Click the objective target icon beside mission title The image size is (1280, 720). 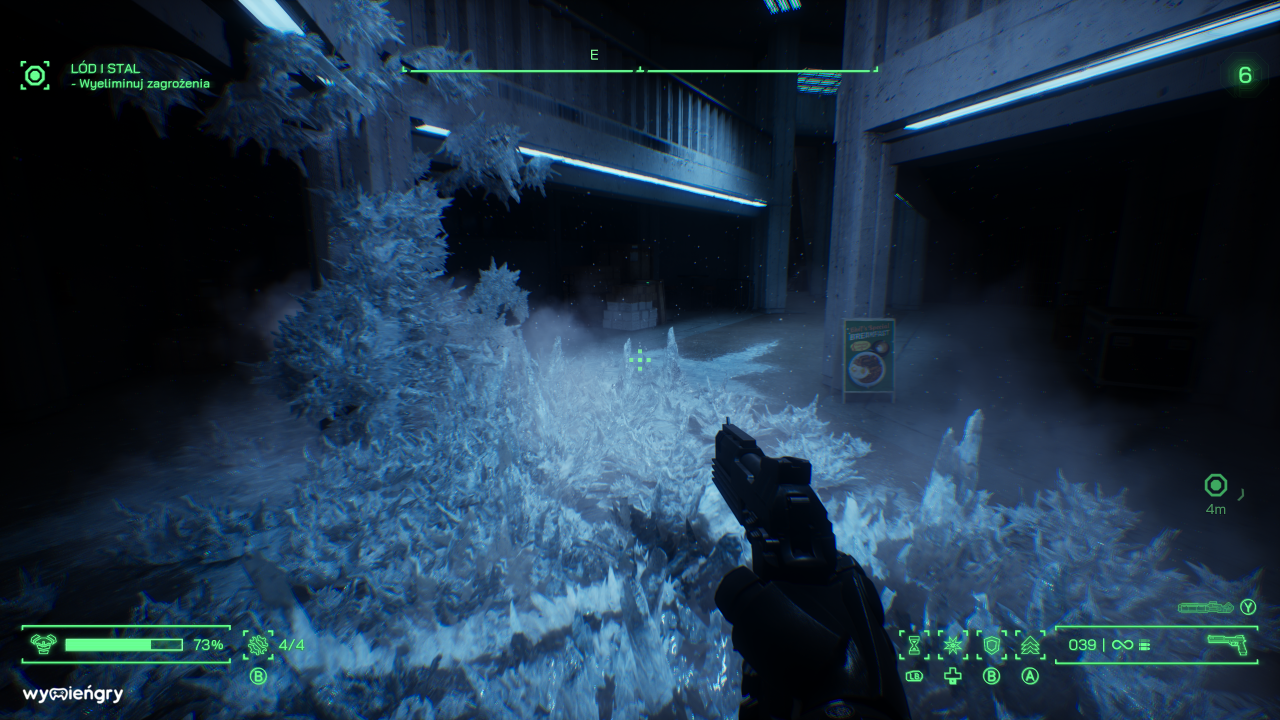(35, 75)
